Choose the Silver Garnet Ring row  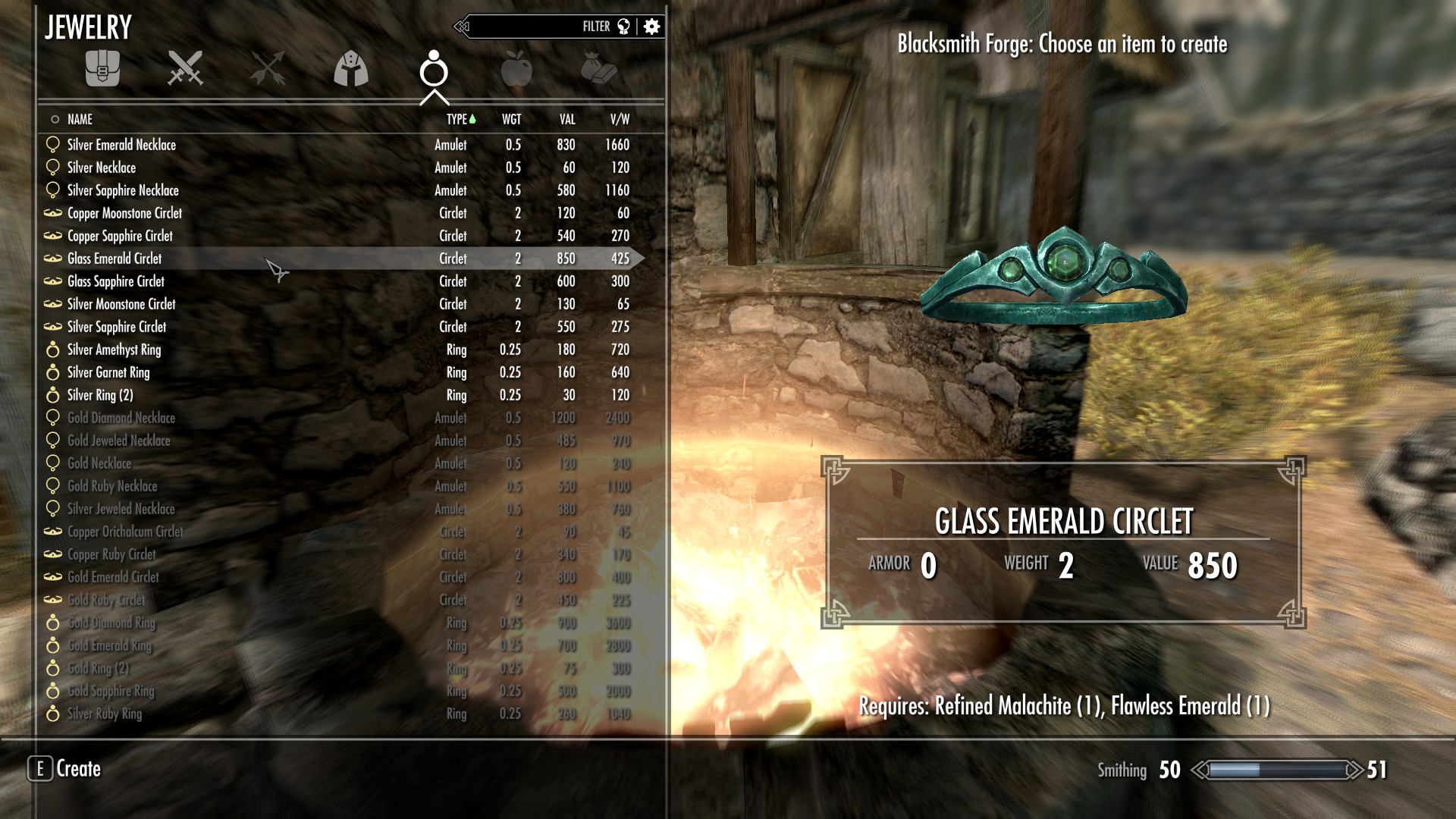[108, 372]
